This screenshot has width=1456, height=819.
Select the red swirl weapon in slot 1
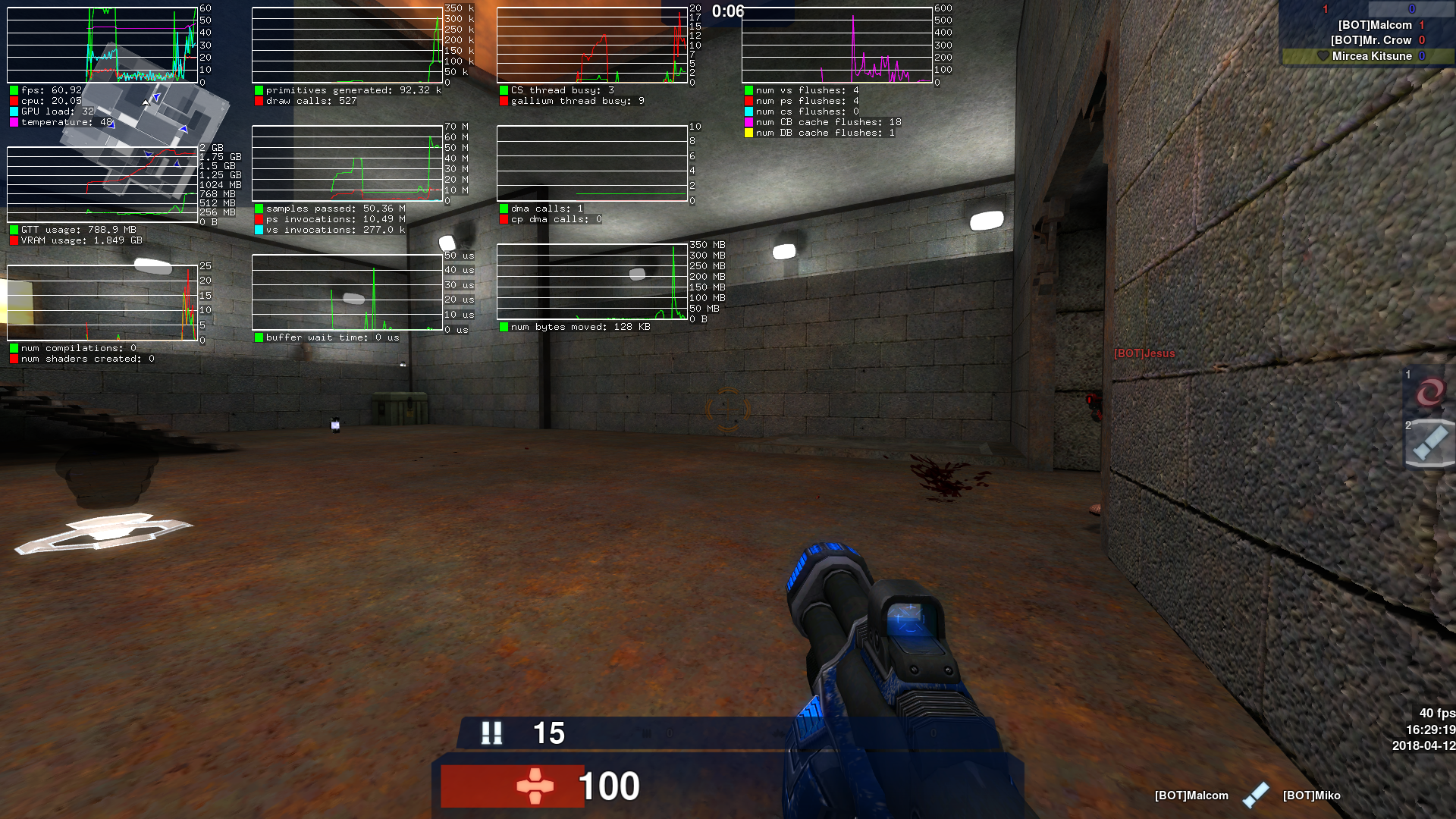1429,392
